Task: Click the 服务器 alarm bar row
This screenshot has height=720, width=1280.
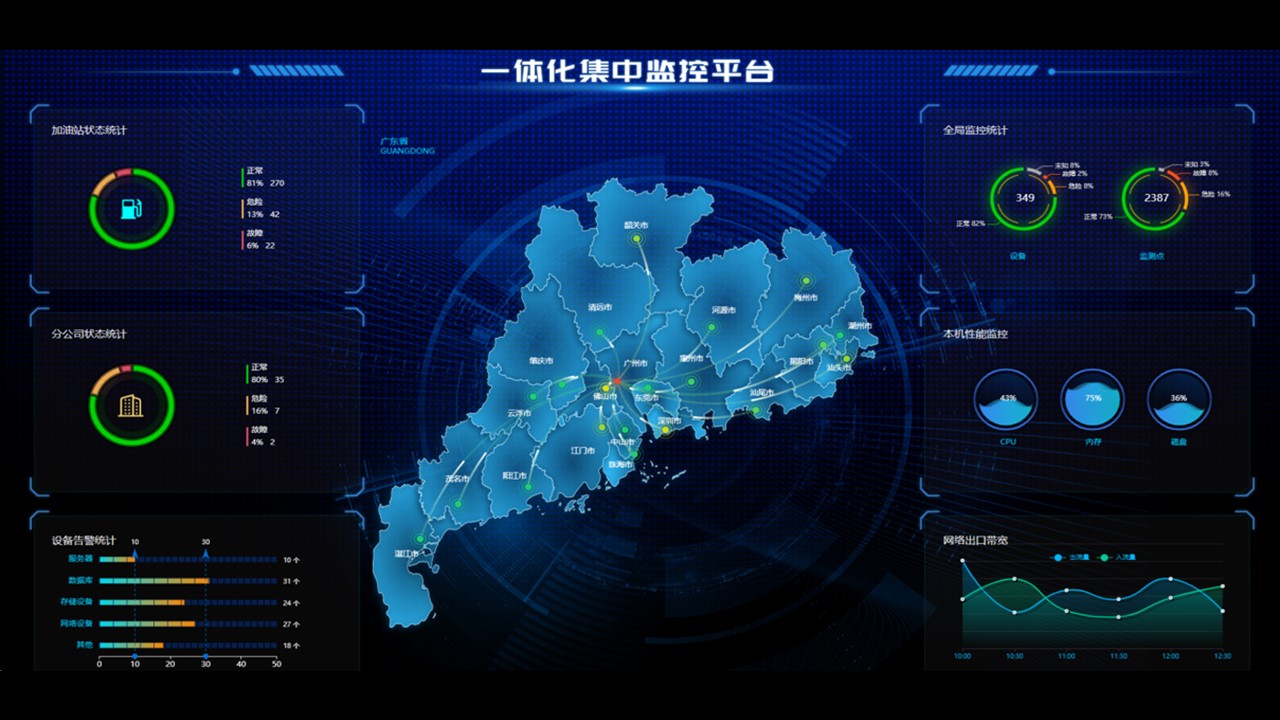Action: point(117,560)
